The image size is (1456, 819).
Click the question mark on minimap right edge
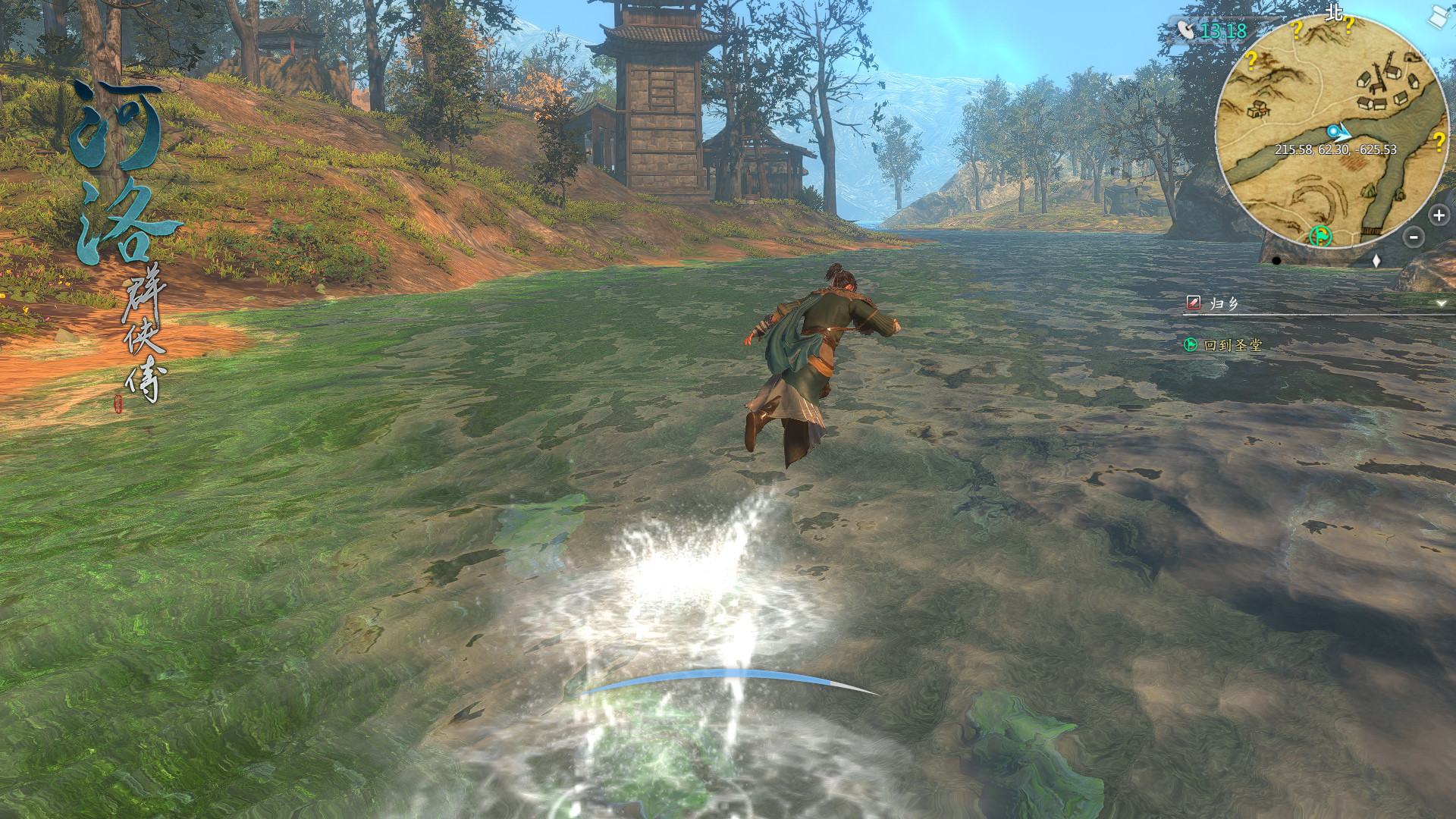tap(1439, 141)
